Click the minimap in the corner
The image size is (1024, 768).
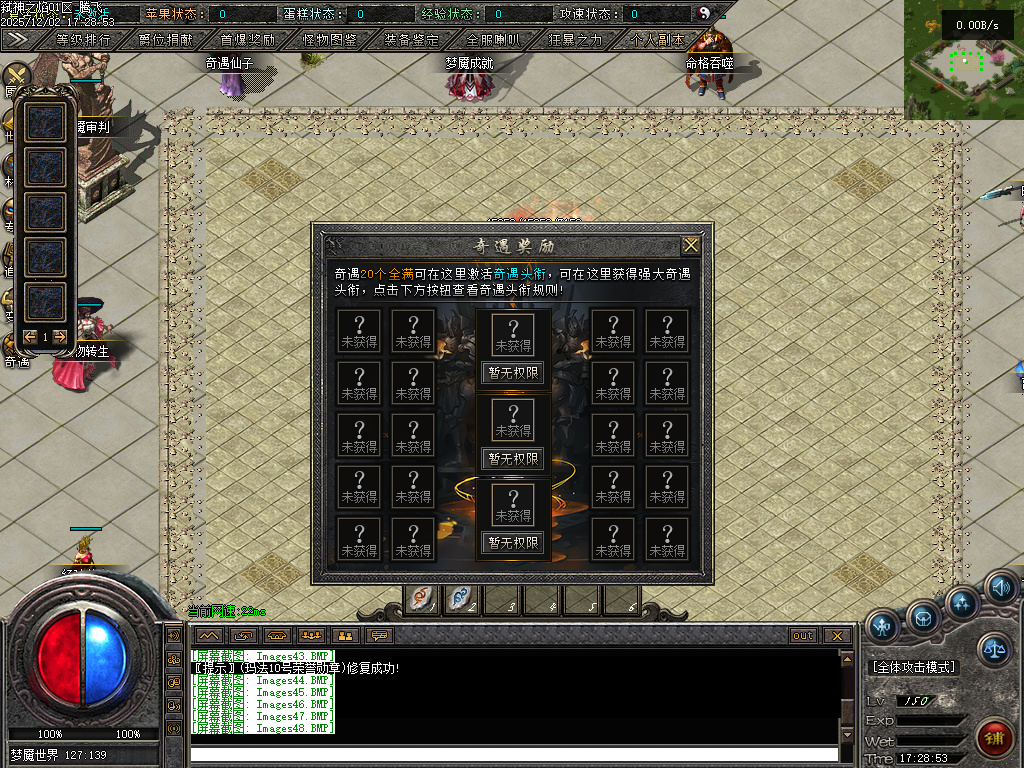[964, 60]
